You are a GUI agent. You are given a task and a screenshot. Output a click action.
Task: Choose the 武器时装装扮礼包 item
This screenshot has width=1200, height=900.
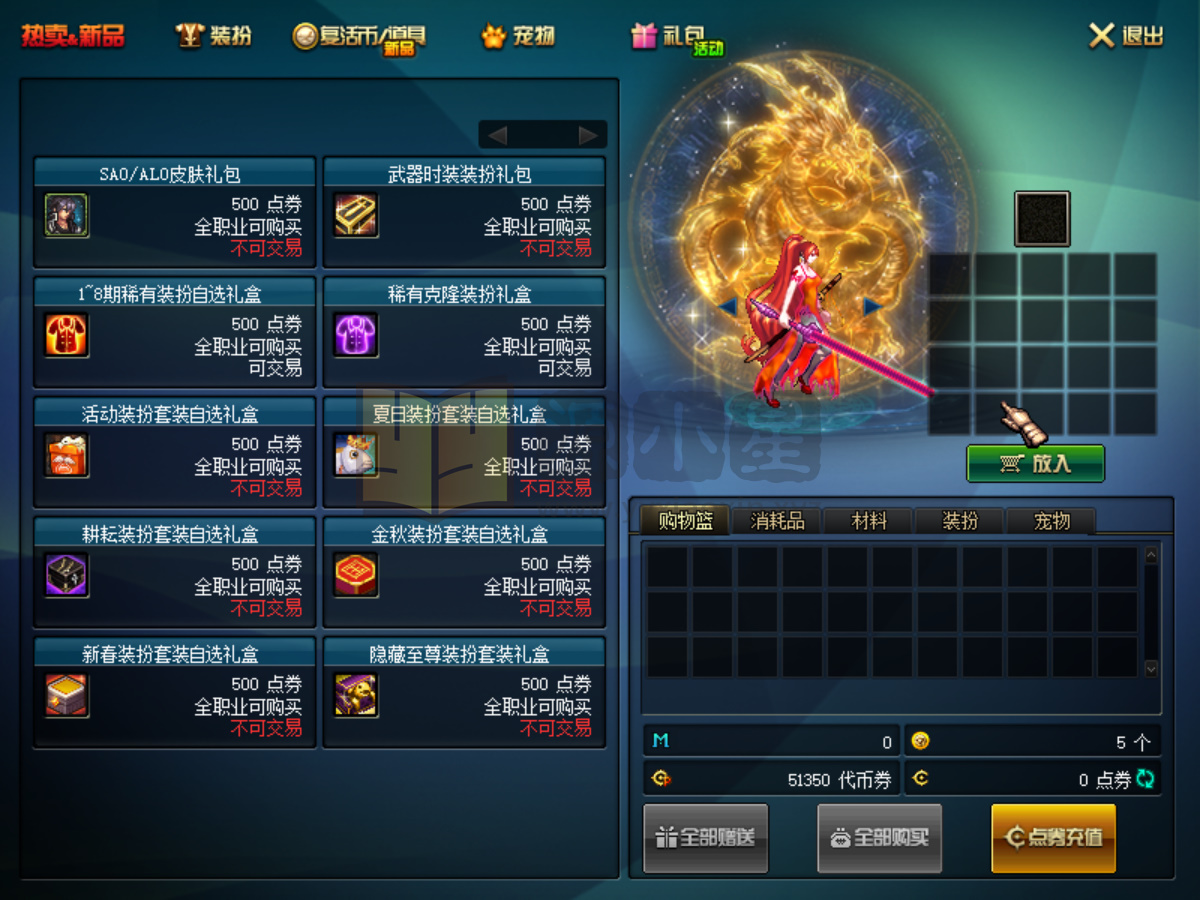(x=464, y=212)
